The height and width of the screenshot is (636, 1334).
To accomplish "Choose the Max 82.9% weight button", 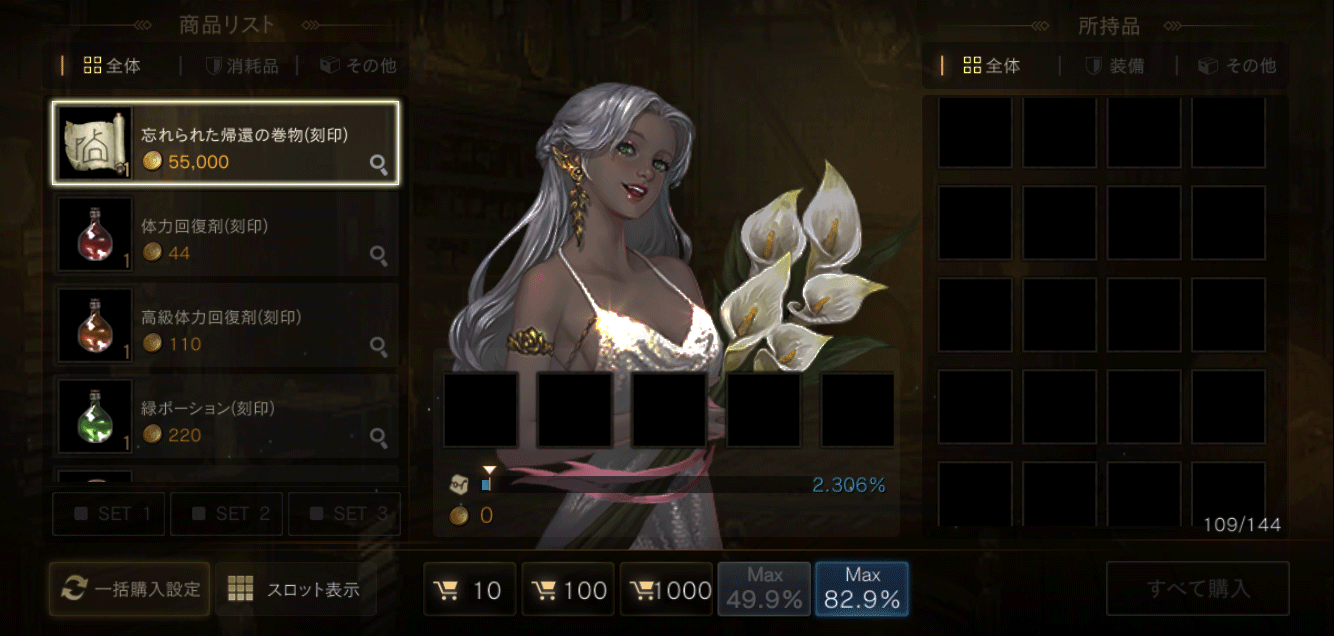I will (862, 589).
